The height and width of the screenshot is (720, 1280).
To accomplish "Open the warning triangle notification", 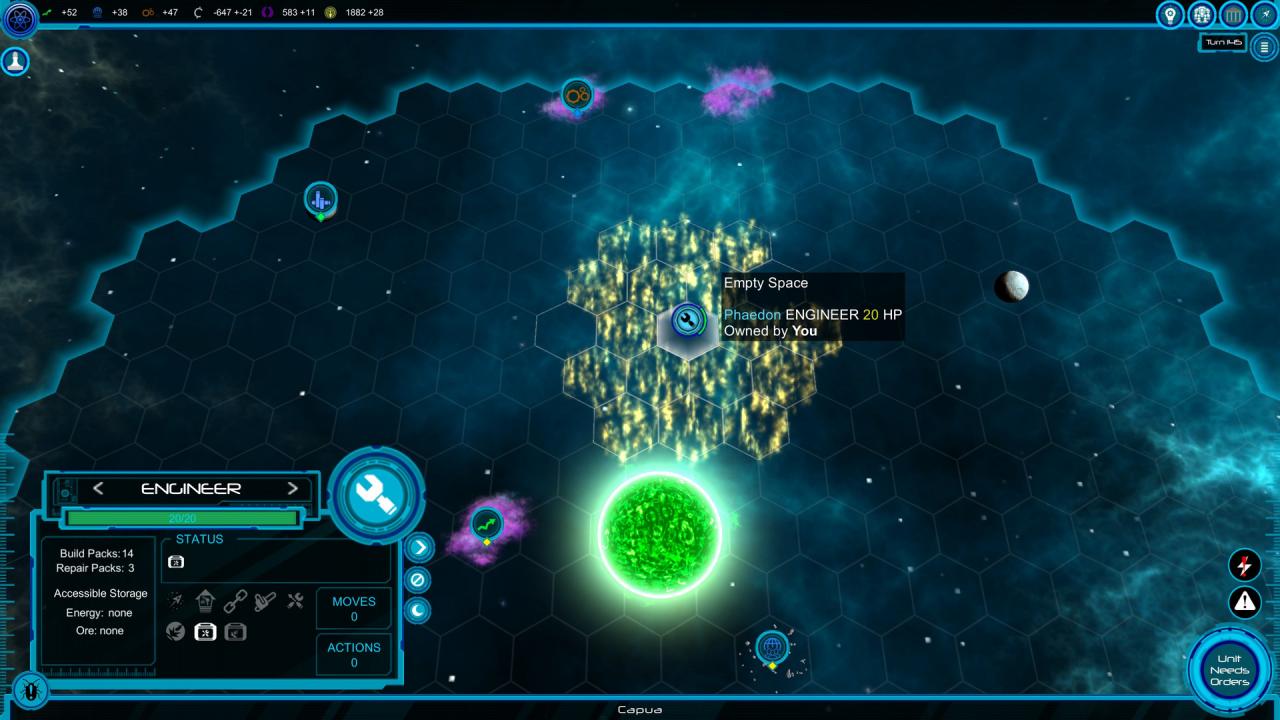I will [x=1244, y=602].
